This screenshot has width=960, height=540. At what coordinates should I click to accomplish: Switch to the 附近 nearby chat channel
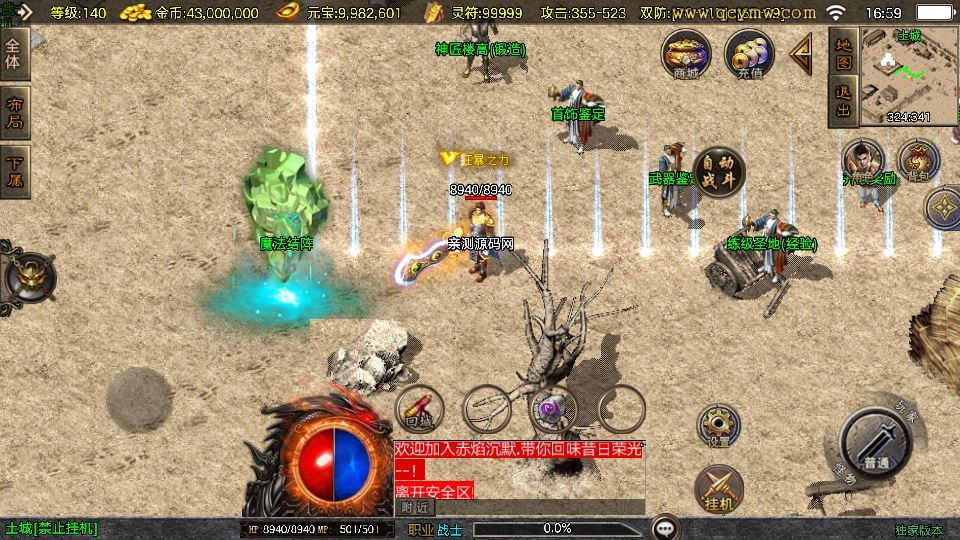416,507
